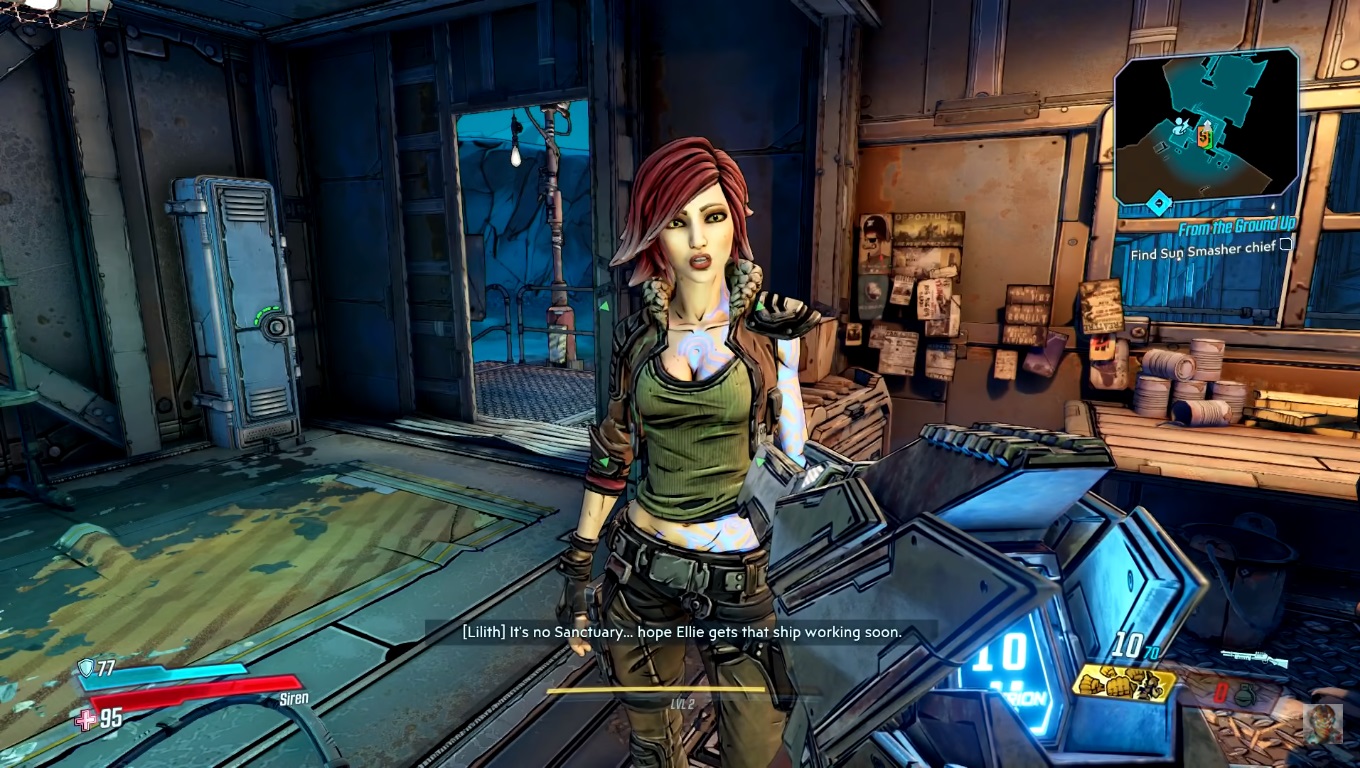1360x768 pixels.
Task: Activate the yellow fists action skill icon
Action: click(x=1124, y=684)
